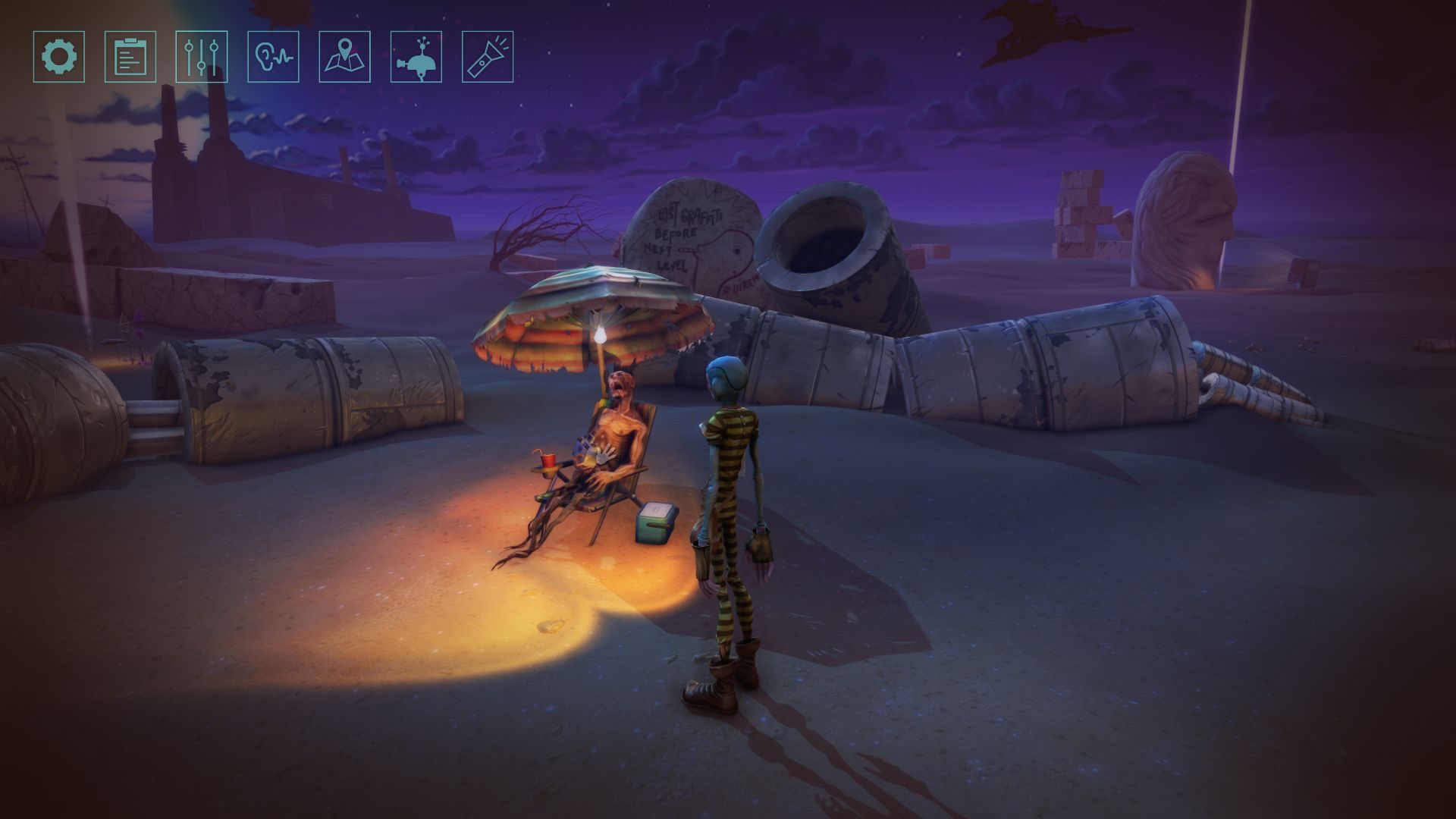The height and width of the screenshot is (819, 1456).
Task: Activate the ear listening icon
Action: [273, 57]
